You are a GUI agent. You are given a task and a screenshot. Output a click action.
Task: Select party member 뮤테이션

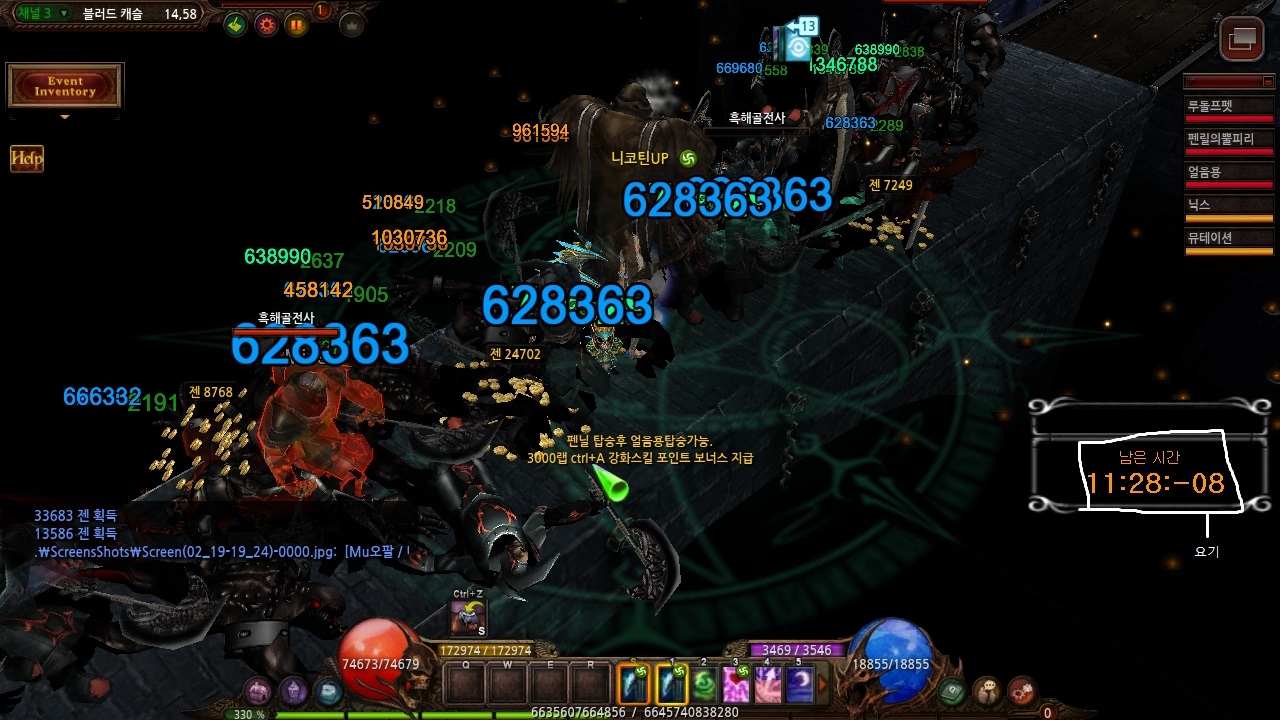(1228, 238)
